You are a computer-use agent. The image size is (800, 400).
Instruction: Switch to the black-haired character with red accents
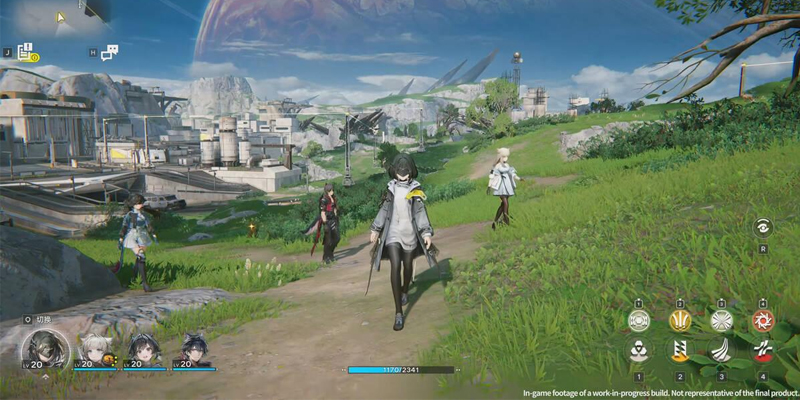coord(194,348)
